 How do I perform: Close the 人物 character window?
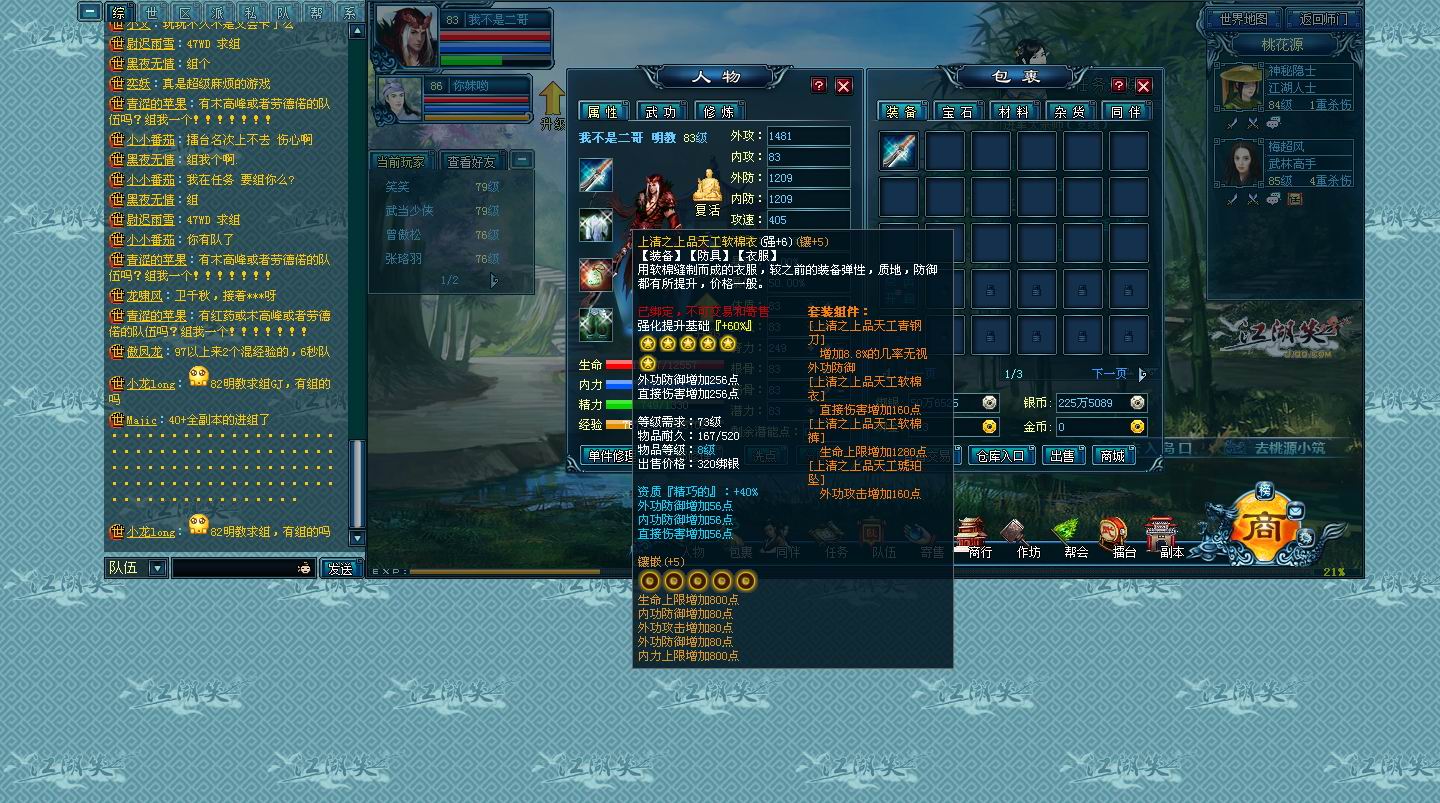pos(843,86)
